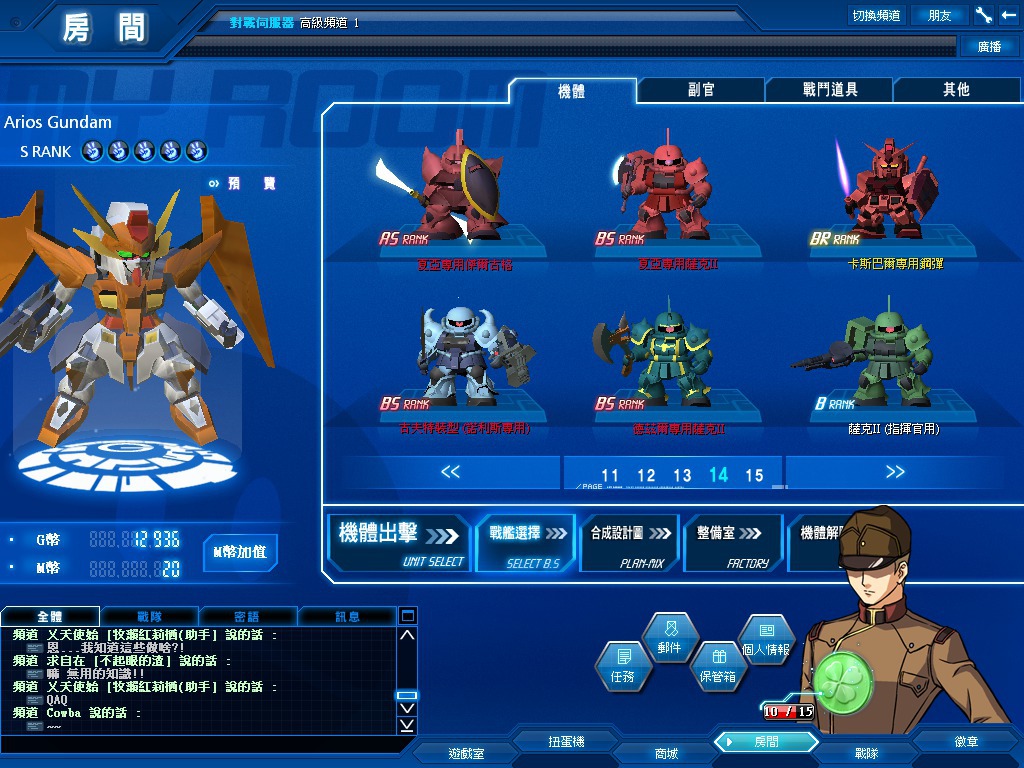Click the 切換頻道 change channel button
Screen dimensions: 1024x768
[875, 15]
